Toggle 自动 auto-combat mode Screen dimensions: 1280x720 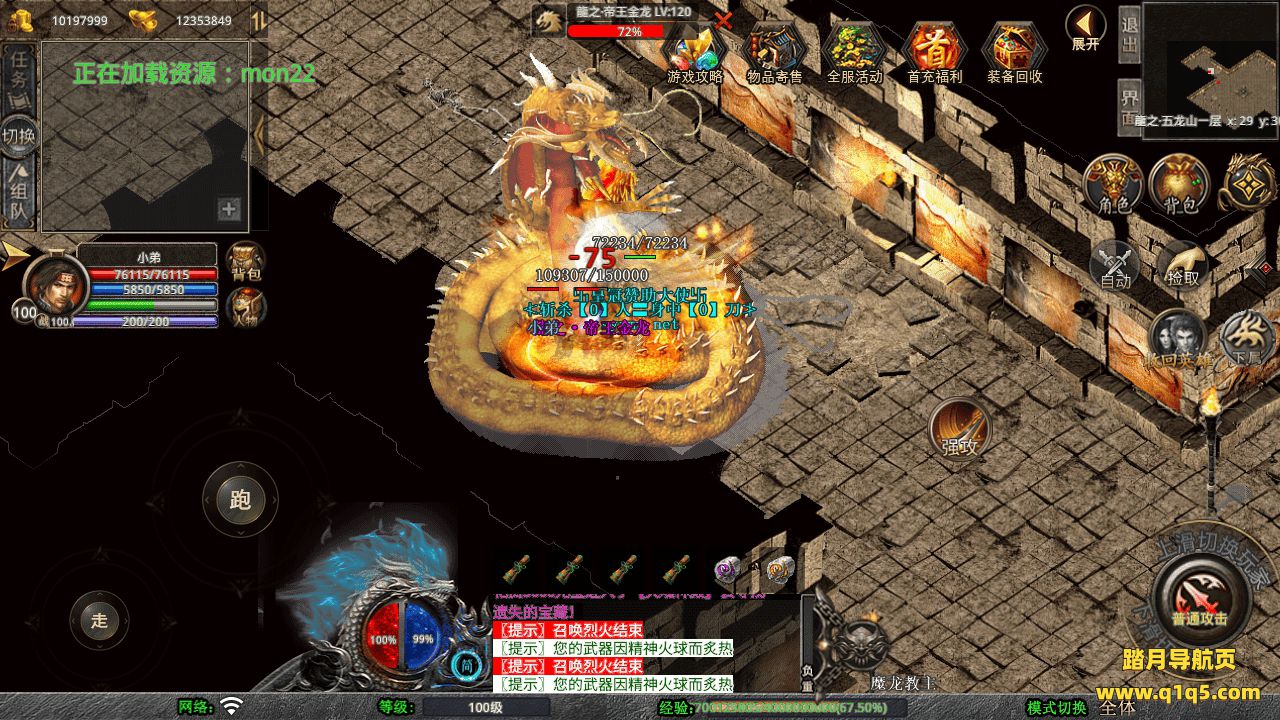tap(1115, 265)
